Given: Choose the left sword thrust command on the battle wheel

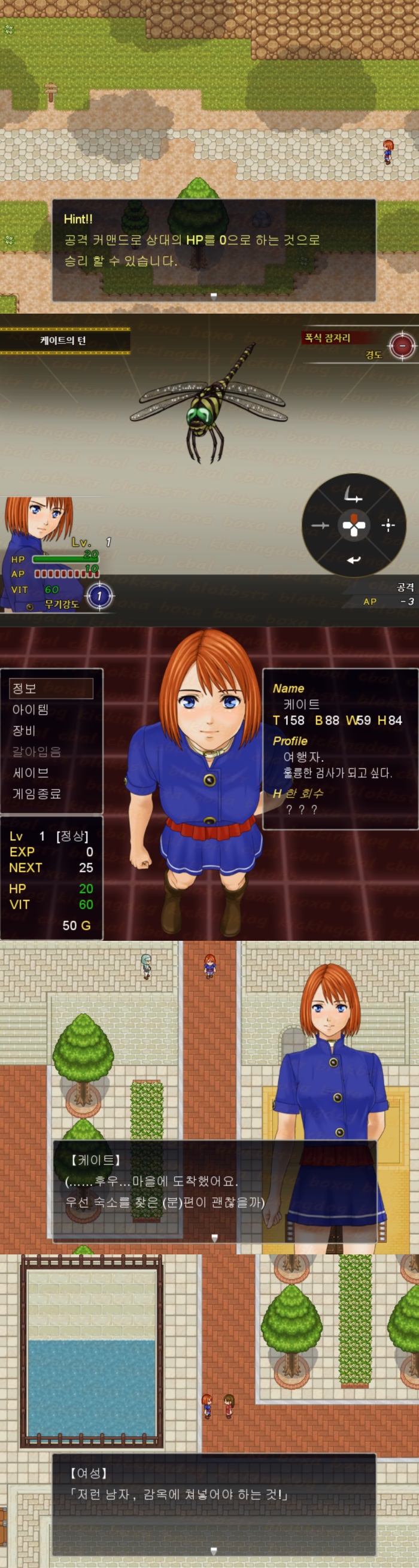Looking at the screenshot, I should click(320, 525).
